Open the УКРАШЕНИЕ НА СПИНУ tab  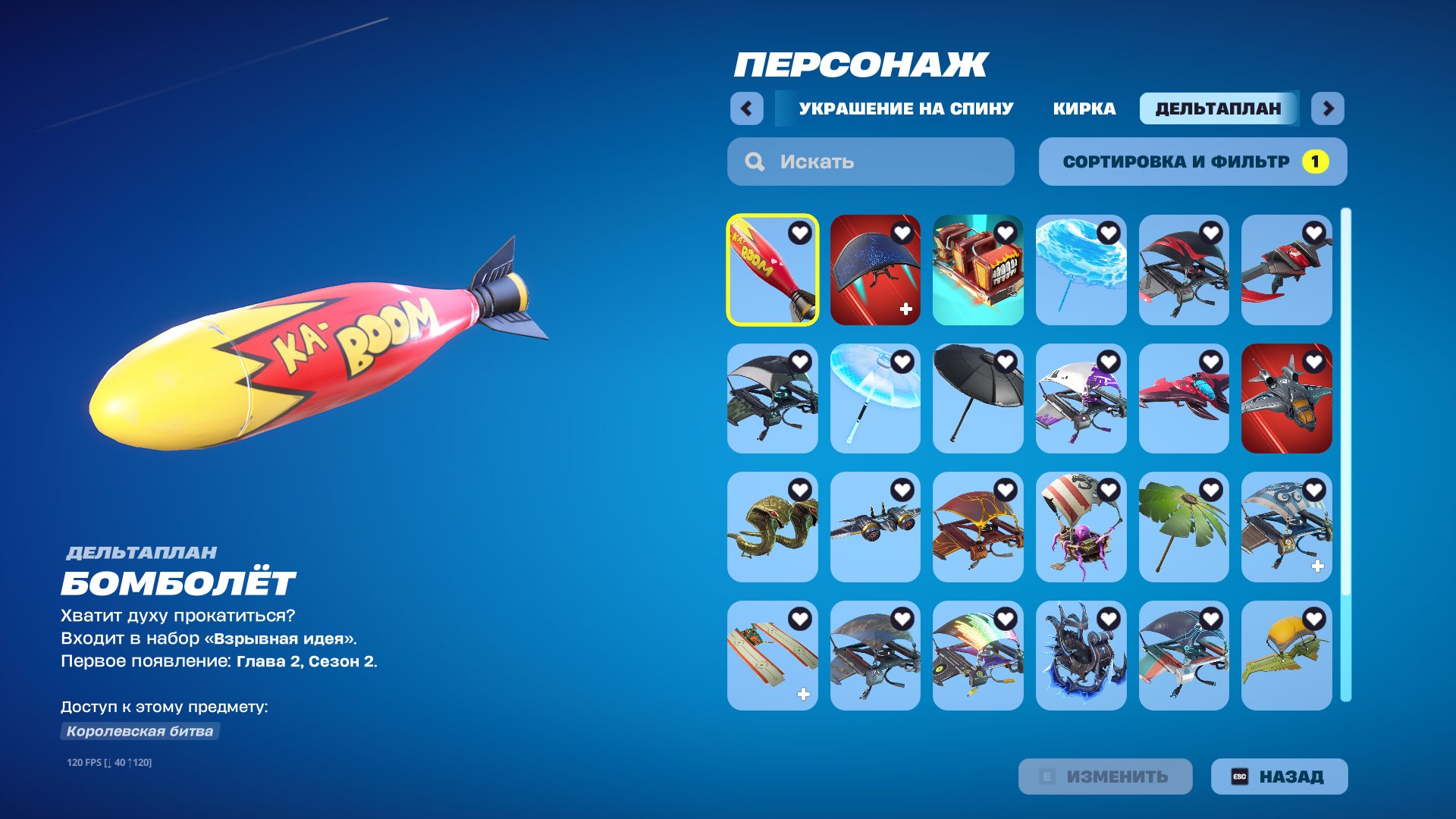905,108
